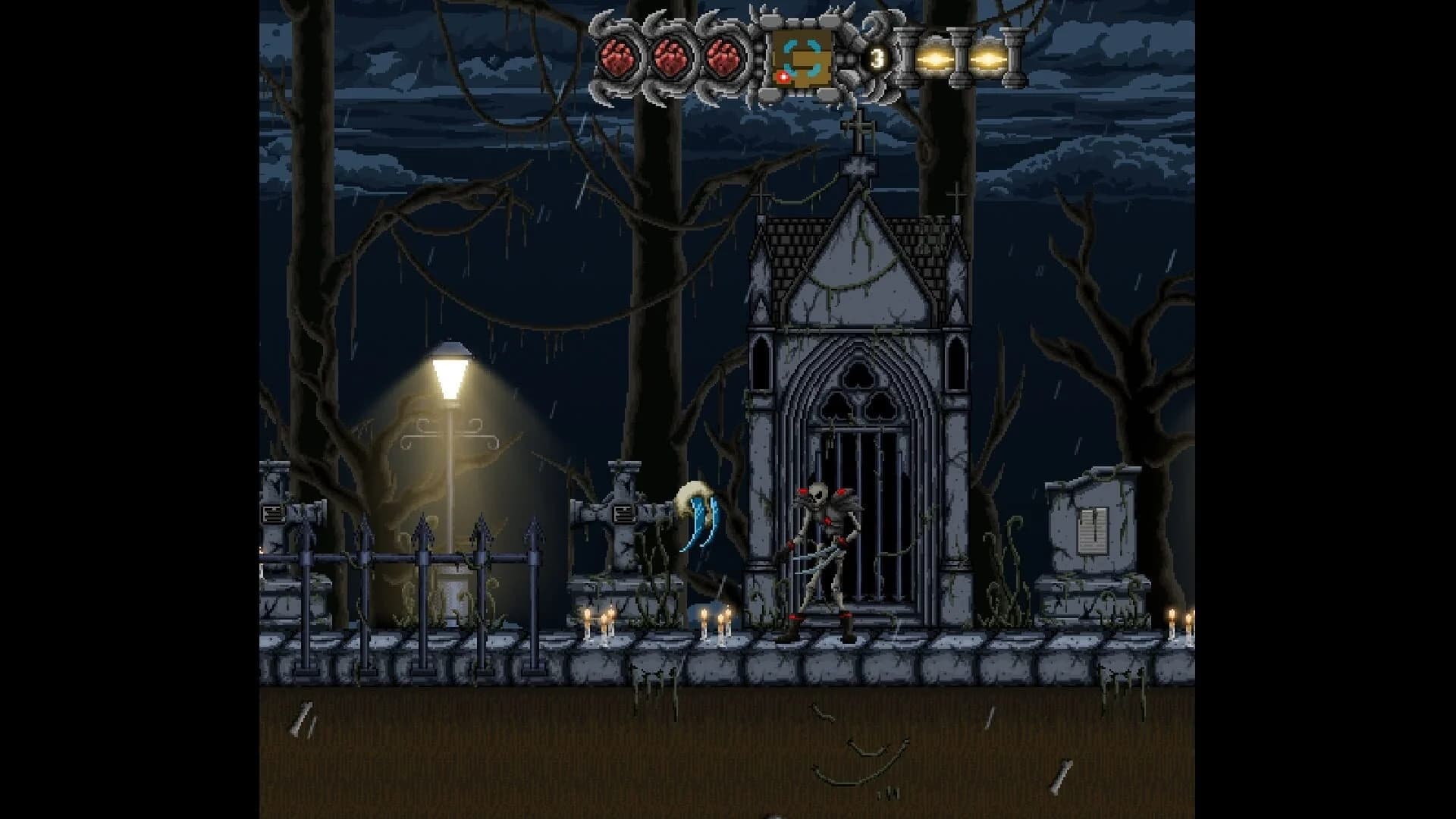Click the left glowing orb indicator
The width and height of the screenshot is (1456, 819).
(934, 61)
